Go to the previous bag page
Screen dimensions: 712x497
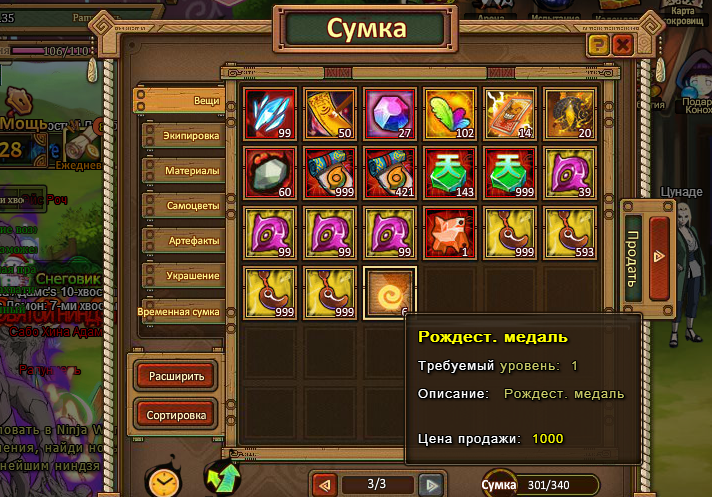point(325,485)
